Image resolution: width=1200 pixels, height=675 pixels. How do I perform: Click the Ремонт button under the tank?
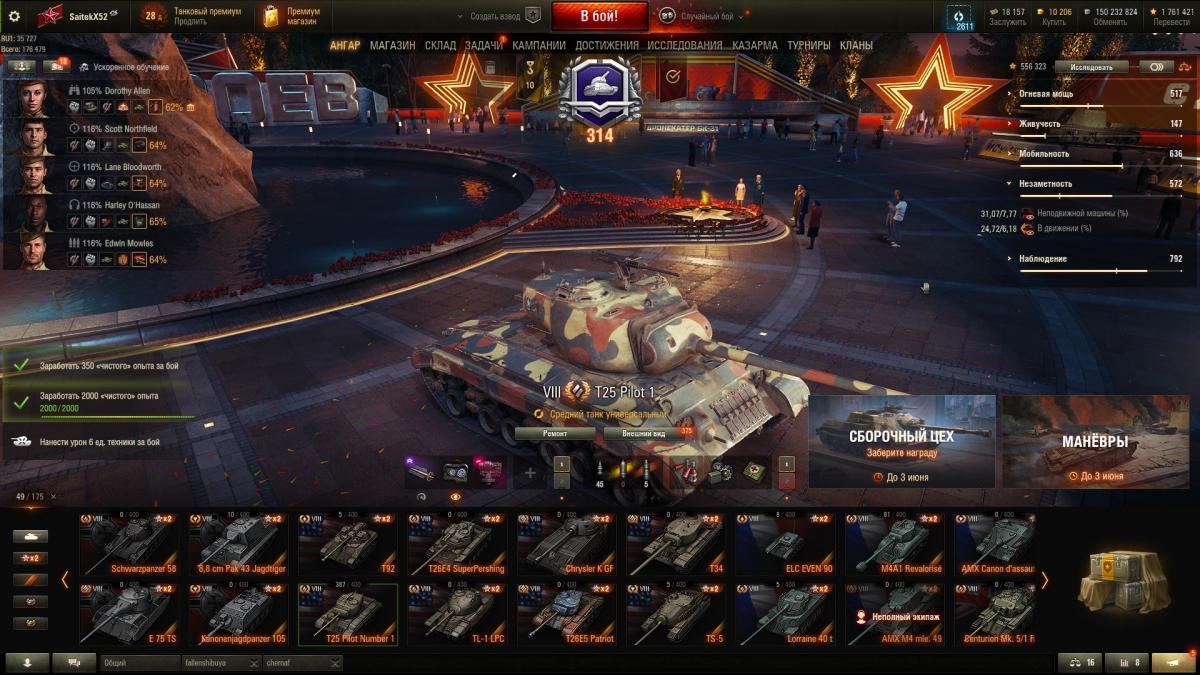pyautogui.click(x=555, y=433)
